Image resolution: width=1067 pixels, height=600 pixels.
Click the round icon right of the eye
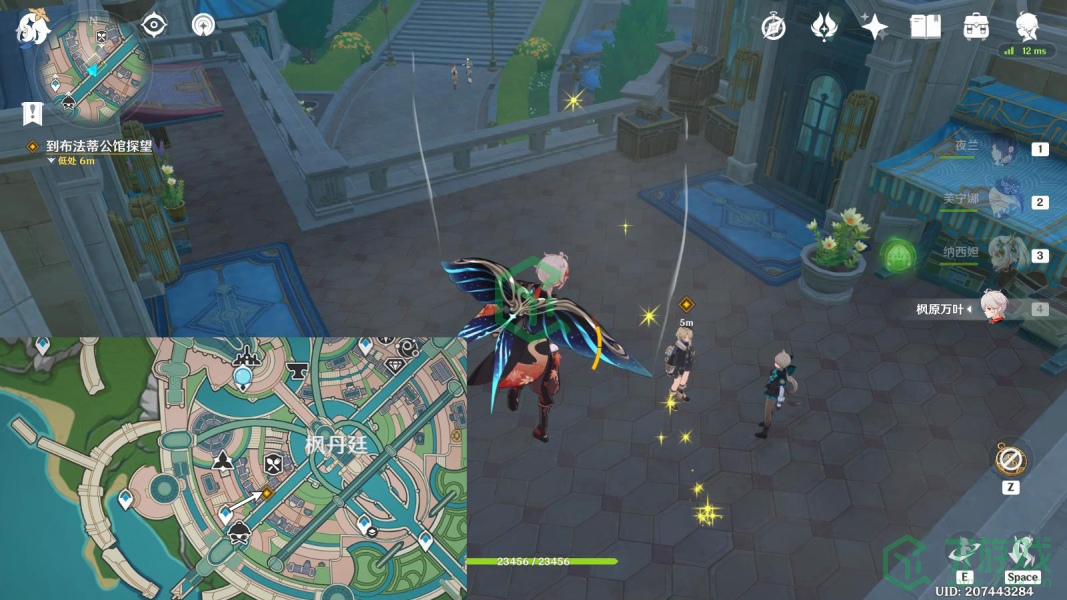203,25
